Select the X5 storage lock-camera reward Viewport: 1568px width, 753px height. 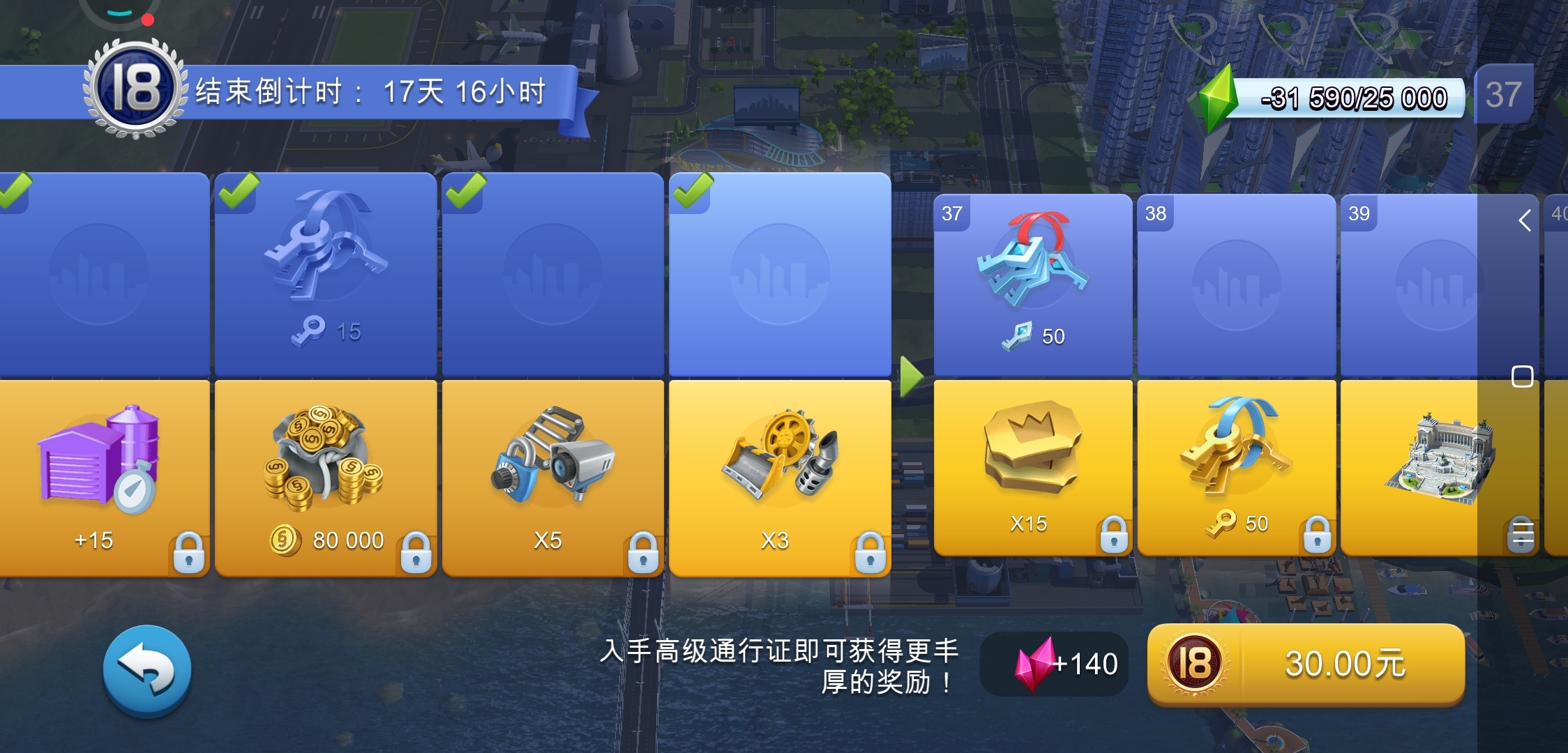[553, 467]
